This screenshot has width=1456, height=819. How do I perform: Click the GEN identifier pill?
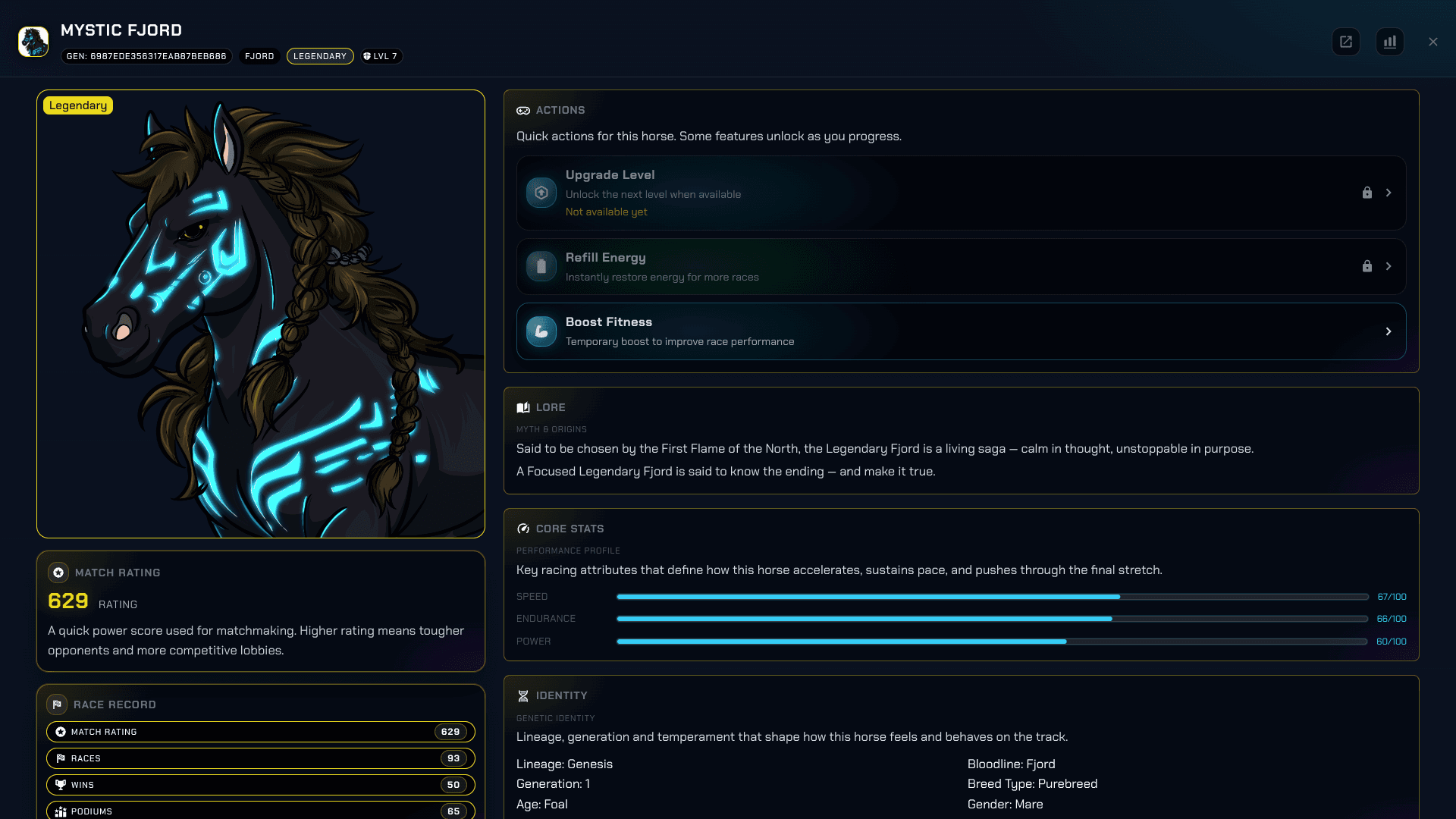[x=146, y=55]
